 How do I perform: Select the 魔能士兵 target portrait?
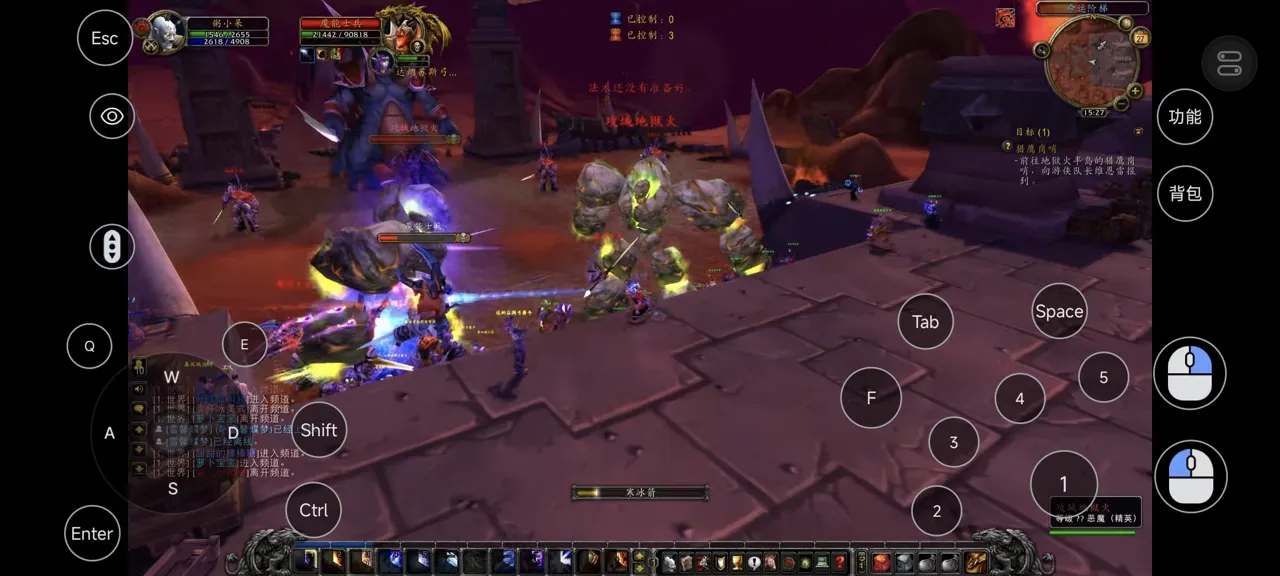point(404,30)
